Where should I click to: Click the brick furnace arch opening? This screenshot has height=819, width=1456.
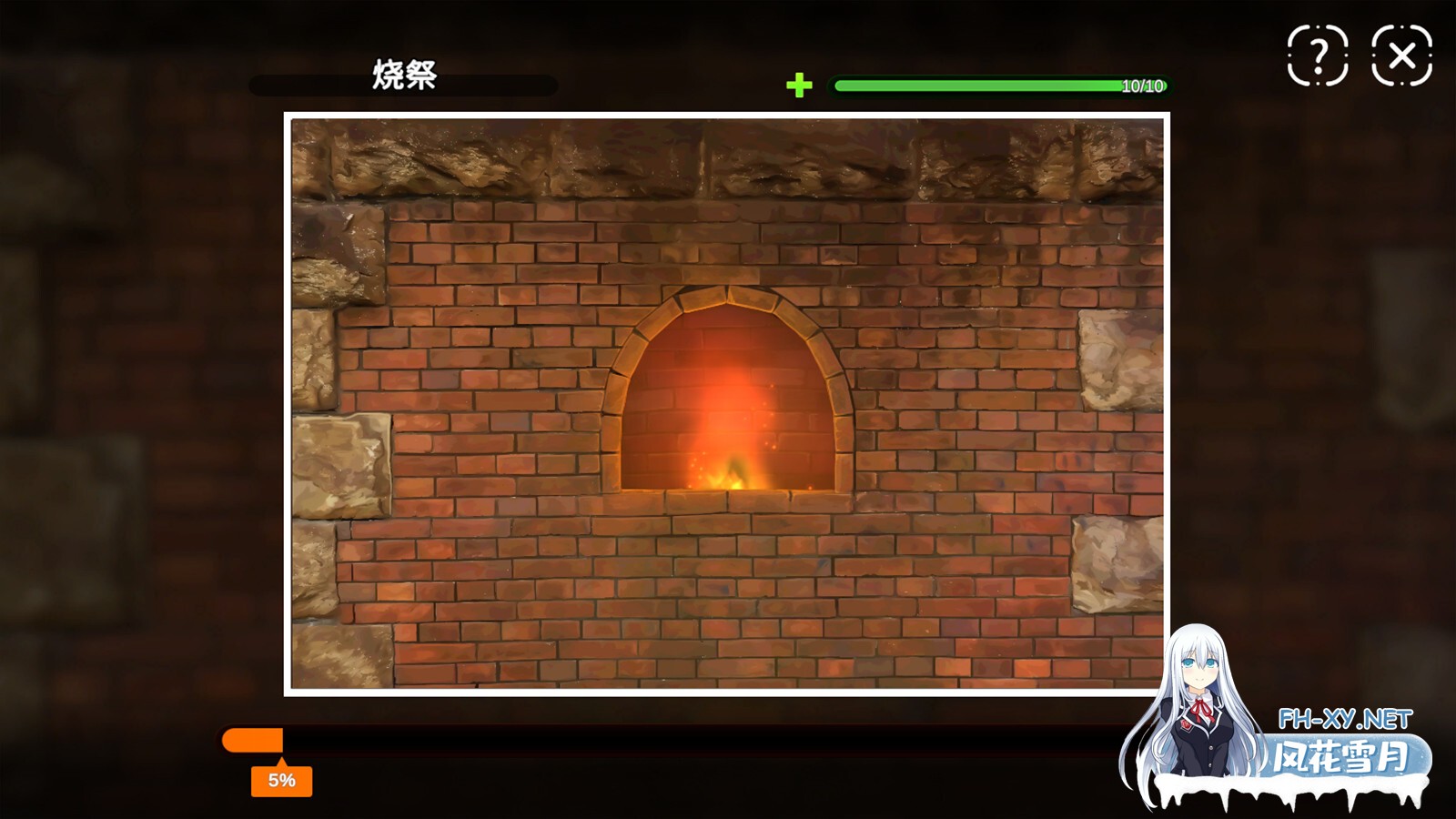click(733, 391)
